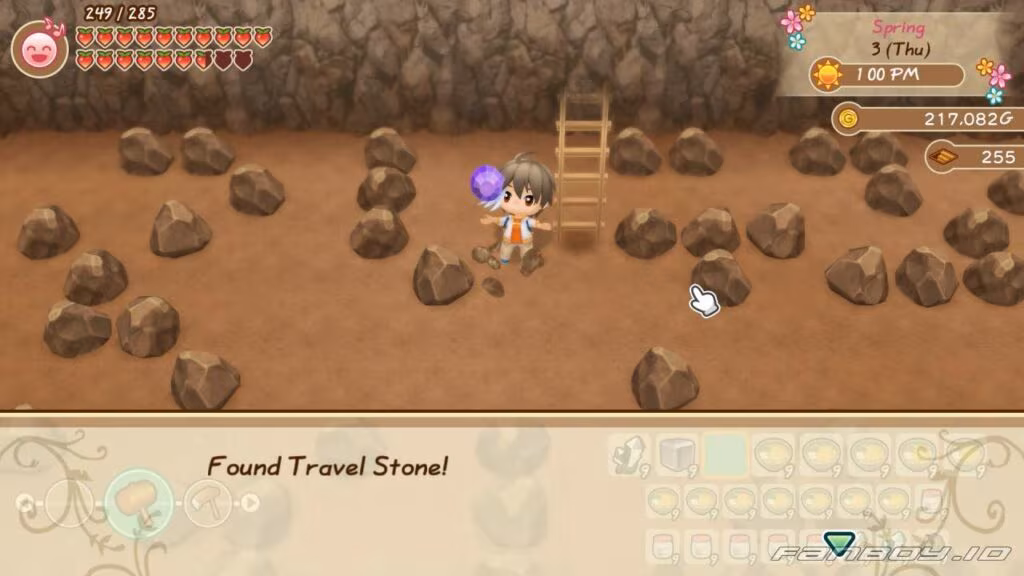Dismiss the Found Travel Stone message

[x=327, y=466]
